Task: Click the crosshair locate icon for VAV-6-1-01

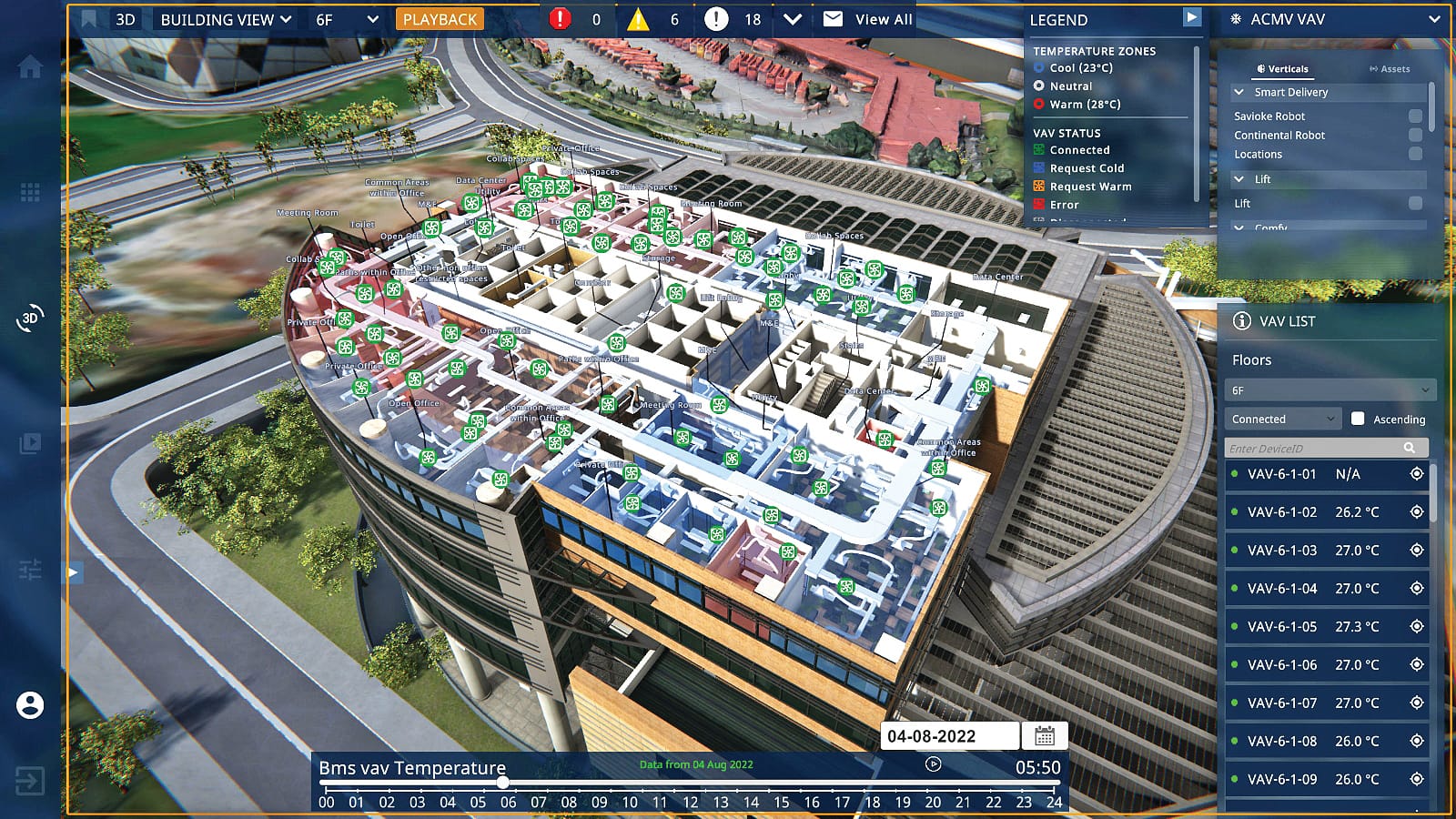Action: (x=1417, y=474)
